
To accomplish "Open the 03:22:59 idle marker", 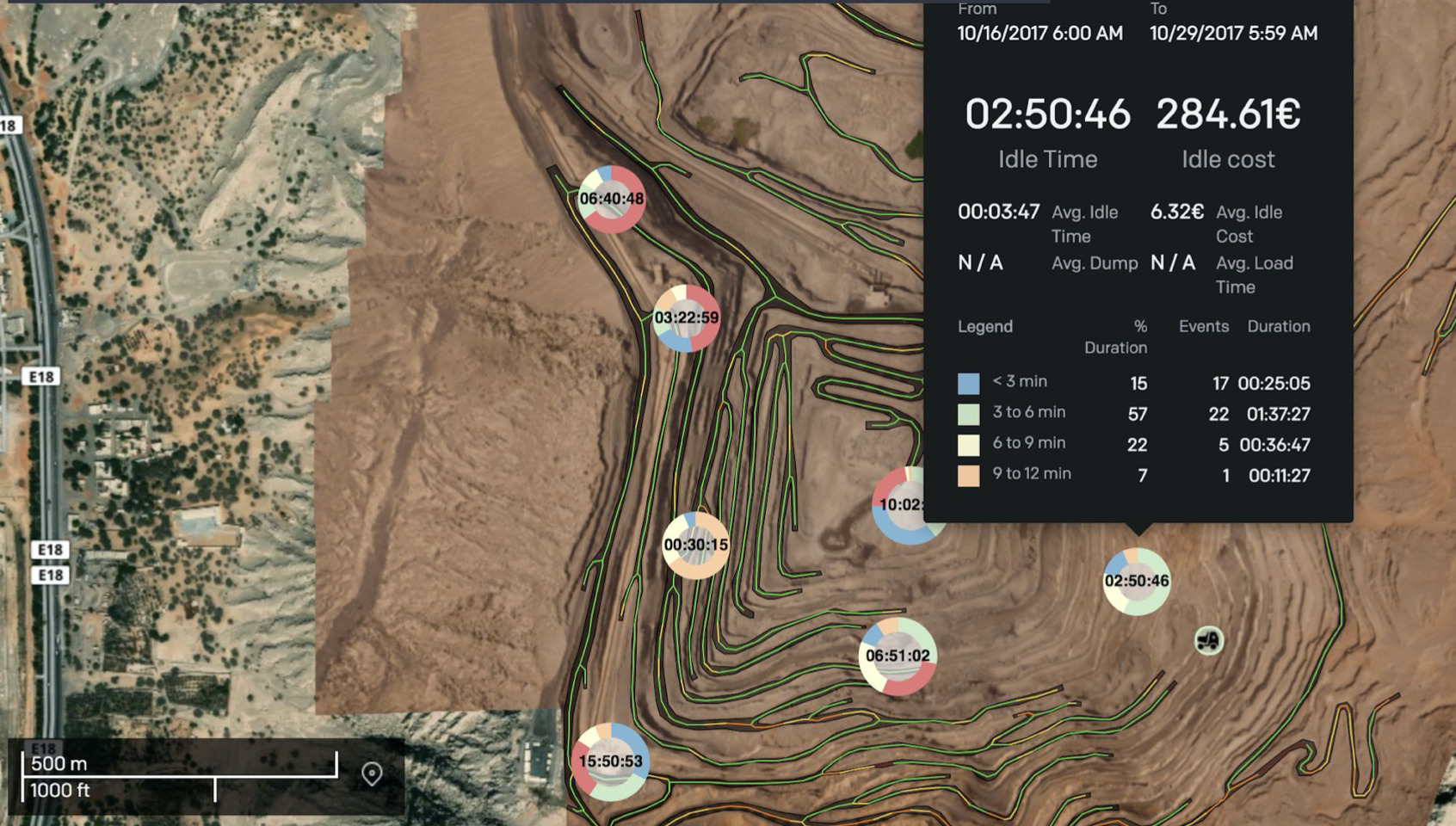I will (686, 317).
